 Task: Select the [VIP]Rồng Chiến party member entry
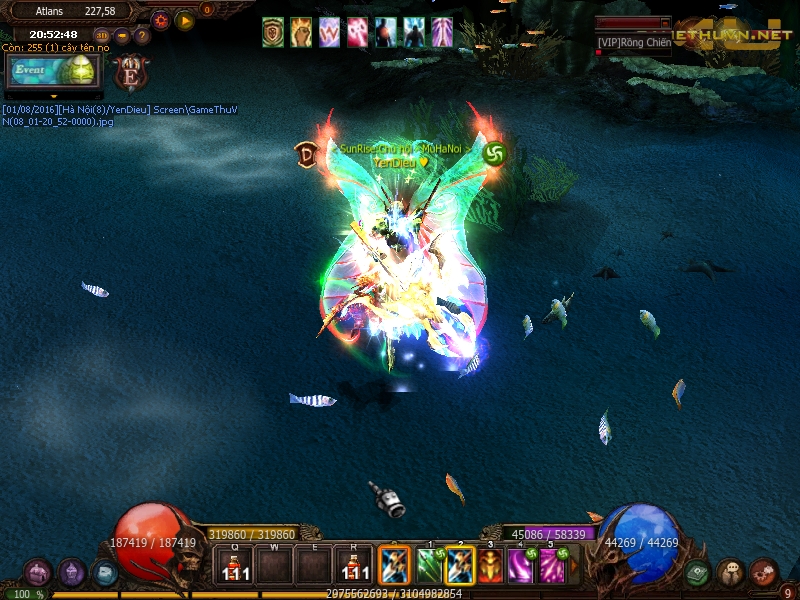[x=634, y=41]
